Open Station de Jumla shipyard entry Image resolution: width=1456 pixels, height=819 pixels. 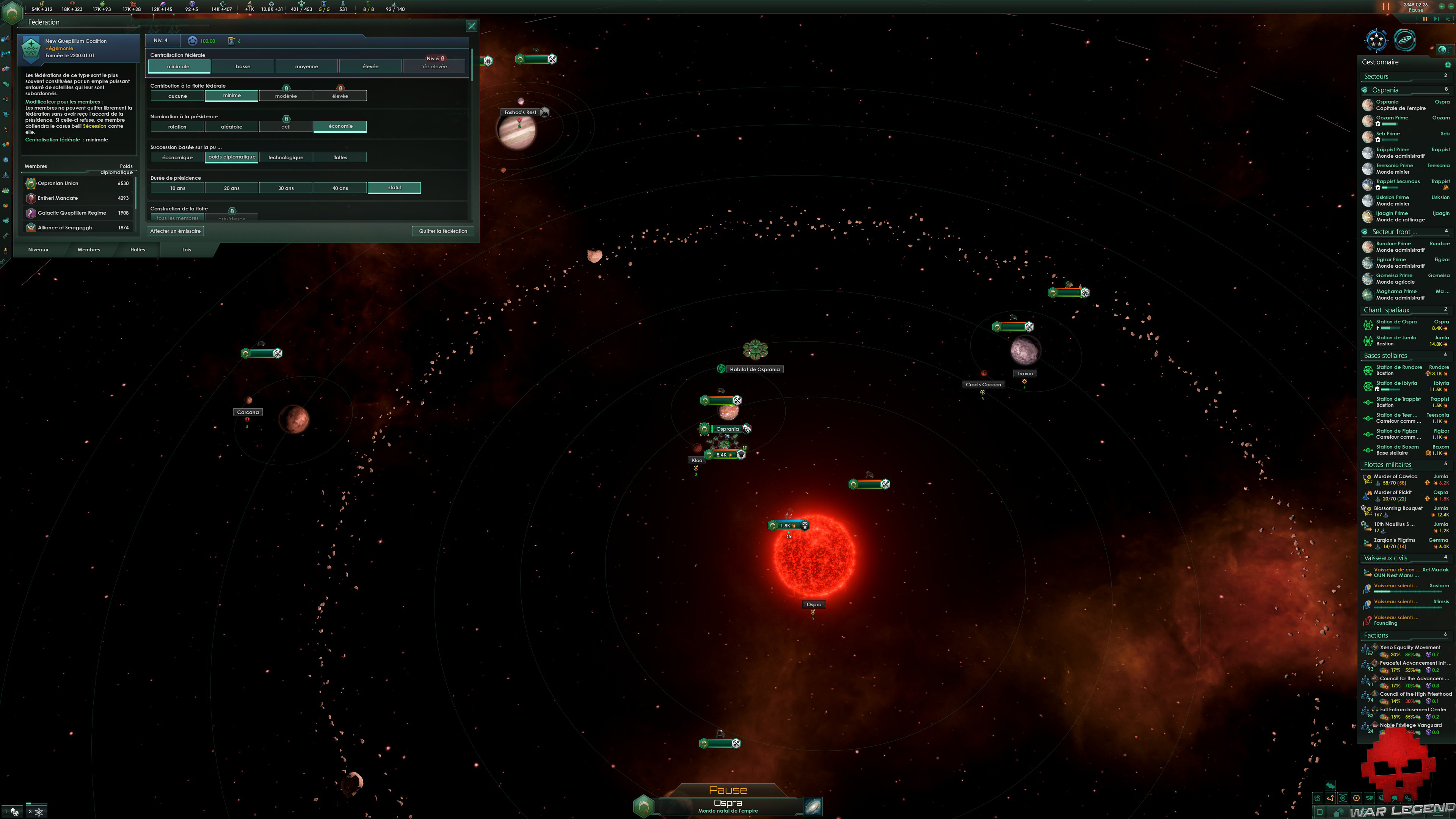[1396, 338]
